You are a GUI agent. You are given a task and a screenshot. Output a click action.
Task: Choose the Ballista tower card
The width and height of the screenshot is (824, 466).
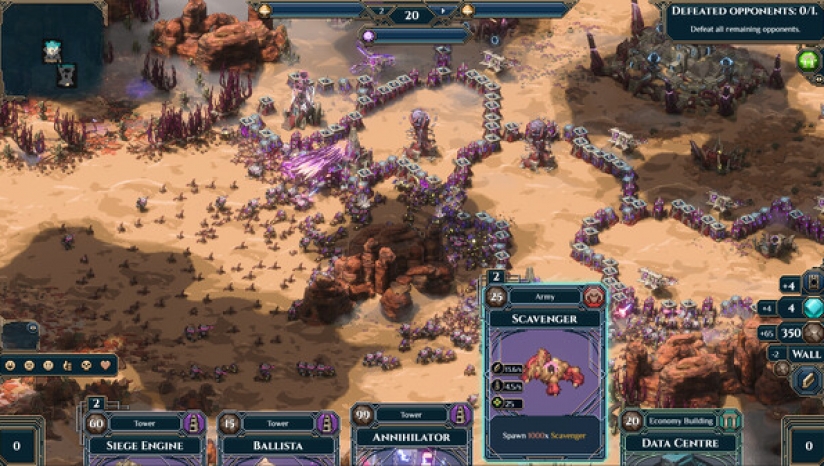tap(277, 441)
